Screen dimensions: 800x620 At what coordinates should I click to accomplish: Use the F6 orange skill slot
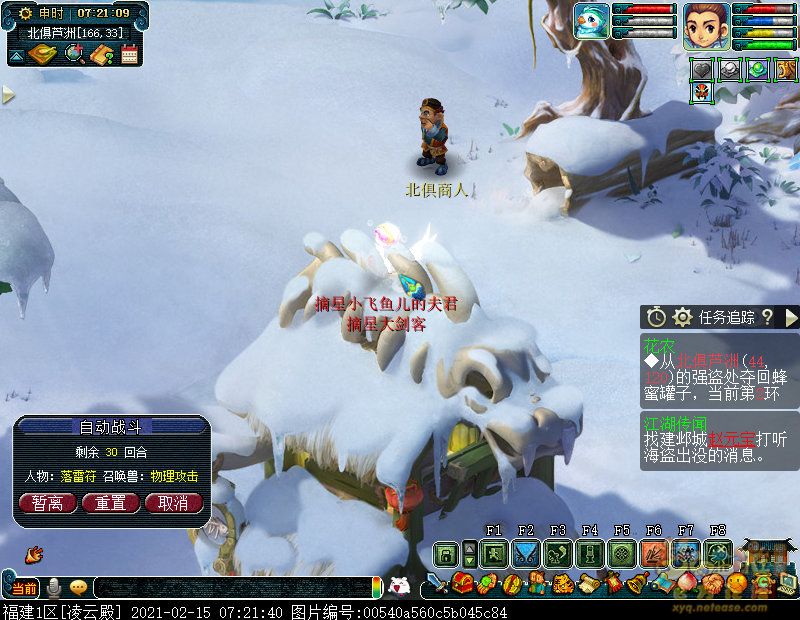[x=654, y=553]
